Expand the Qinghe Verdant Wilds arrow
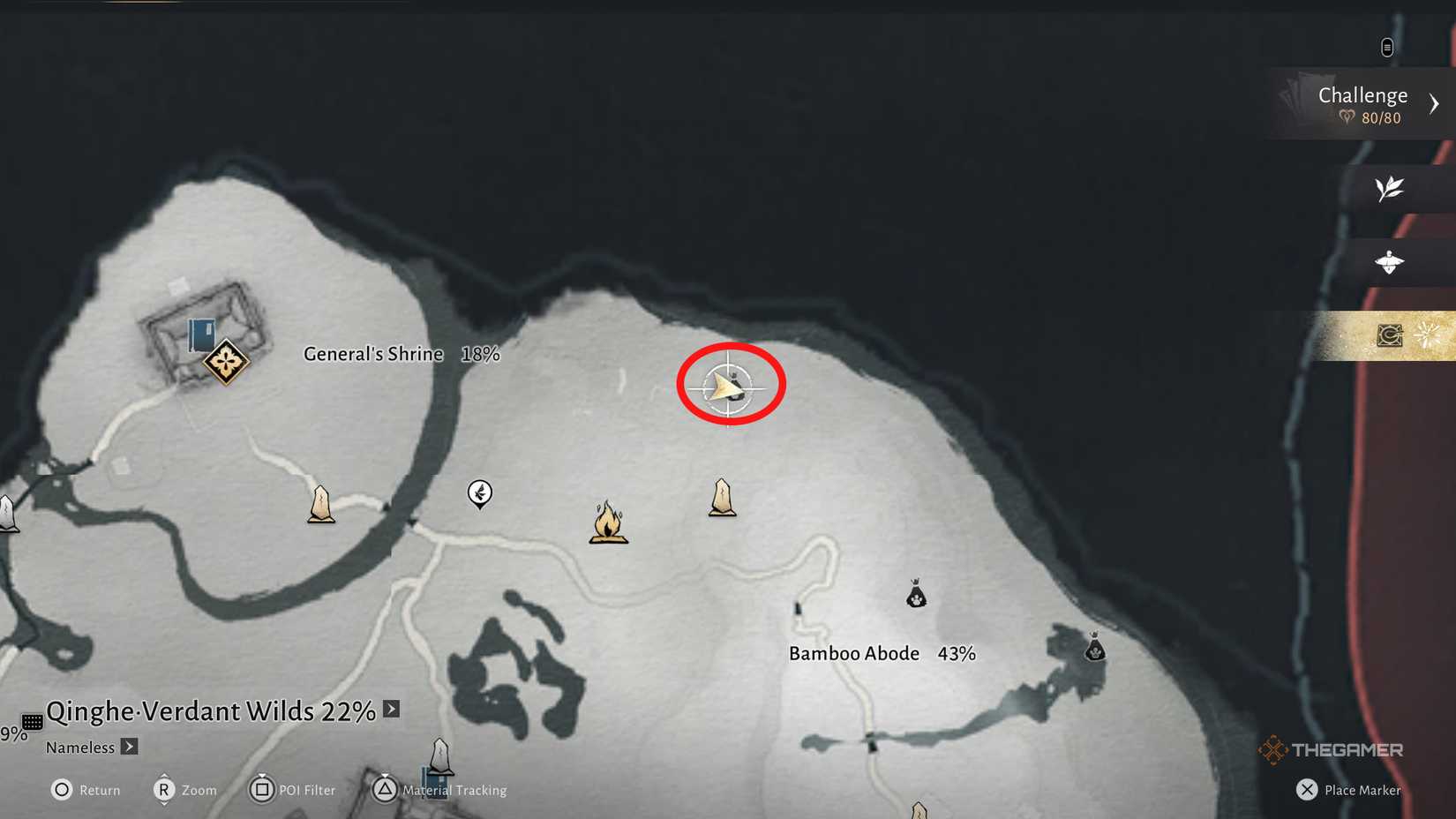Screen dimensions: 1456x819 coord(388,709)
